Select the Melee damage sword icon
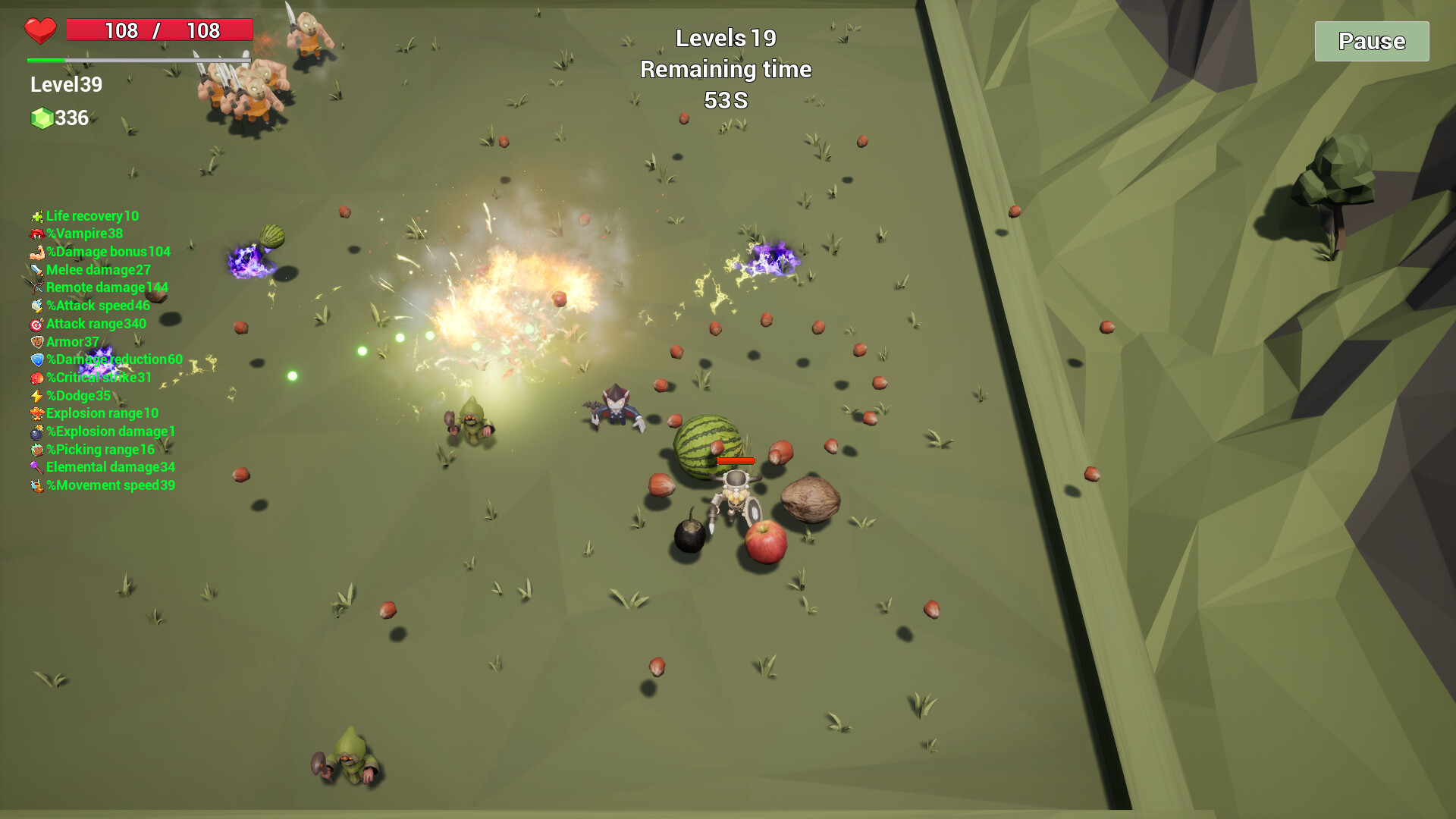This screenshot has width=1456, height=819. click(x=36, y=270)
